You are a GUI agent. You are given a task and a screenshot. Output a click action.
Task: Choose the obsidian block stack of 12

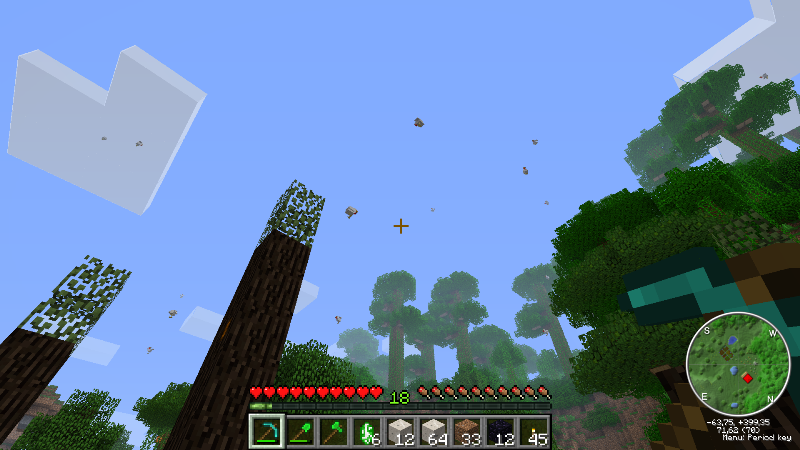(501, 431)
